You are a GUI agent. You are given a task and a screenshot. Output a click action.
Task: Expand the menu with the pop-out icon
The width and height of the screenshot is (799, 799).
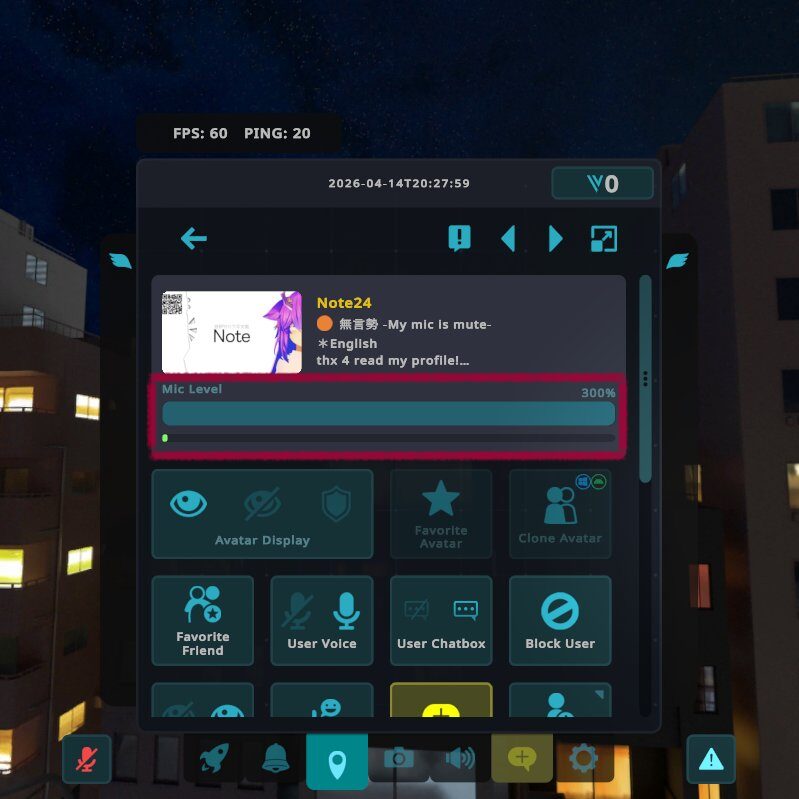pyautogui.click(x=604, y=238)
